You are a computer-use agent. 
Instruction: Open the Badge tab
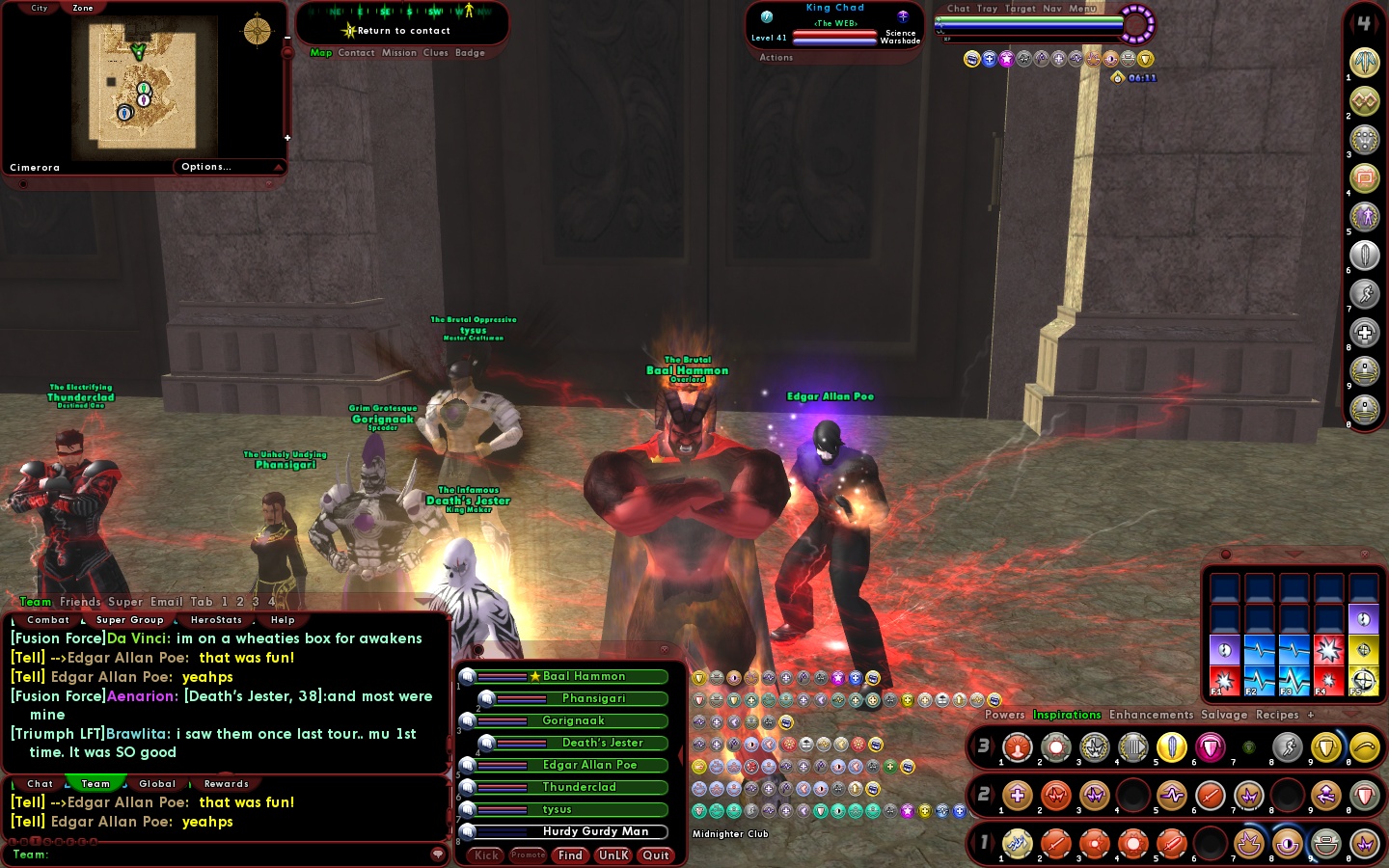pyautogui.click(x=470, y=53)
